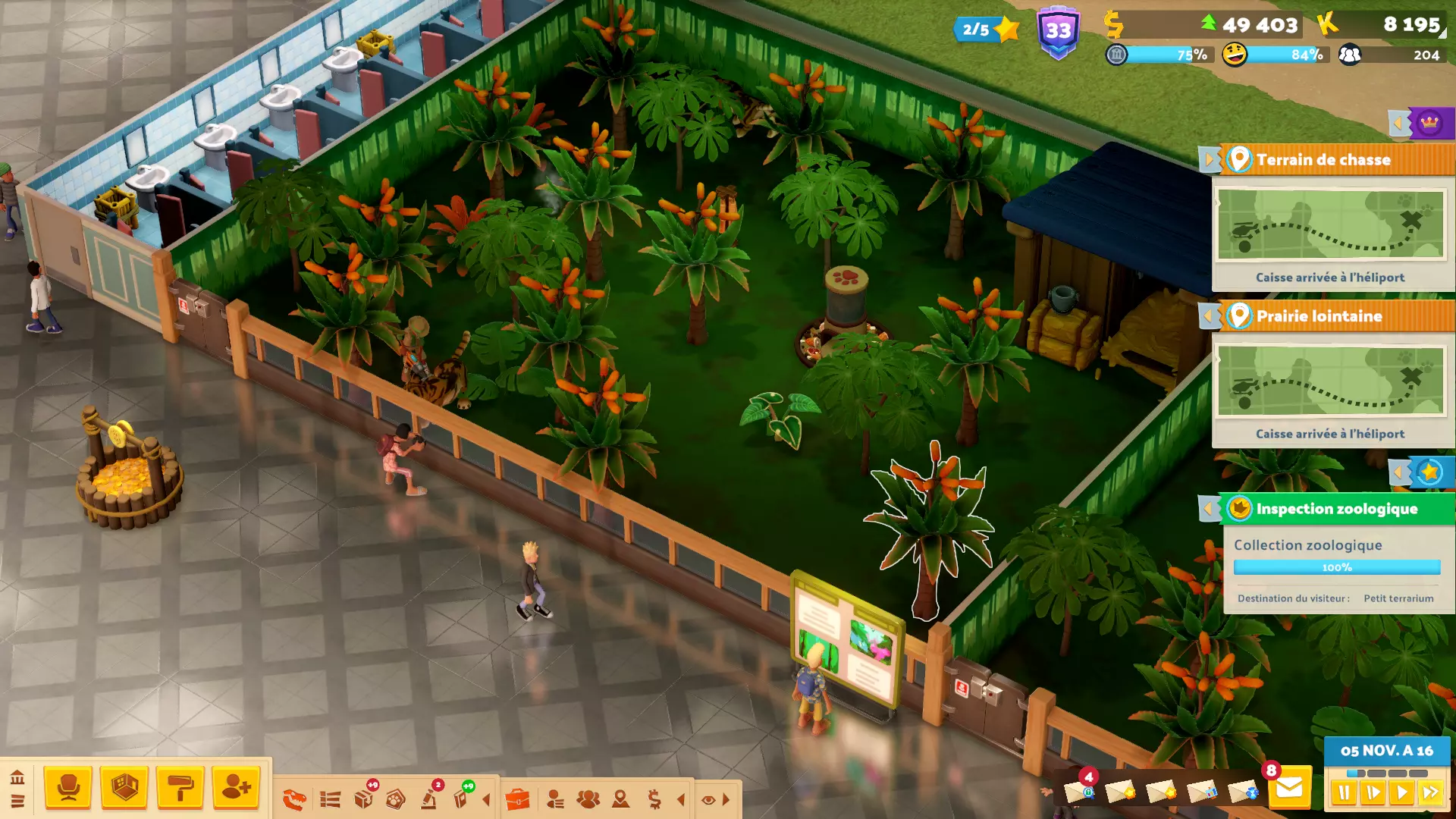Open the museum building menu icon

17,777
